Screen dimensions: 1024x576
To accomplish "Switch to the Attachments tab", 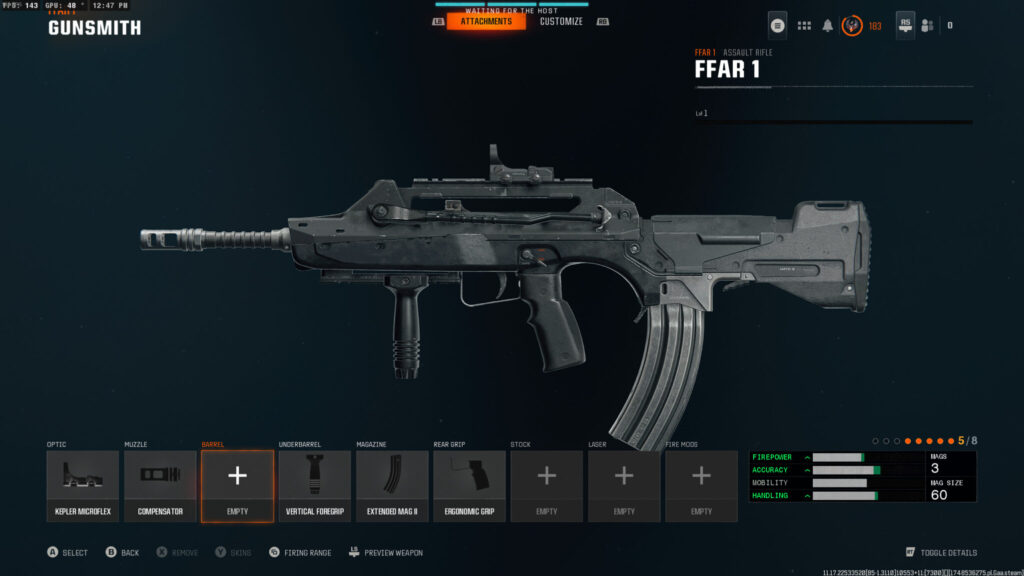I will [486, 21].
